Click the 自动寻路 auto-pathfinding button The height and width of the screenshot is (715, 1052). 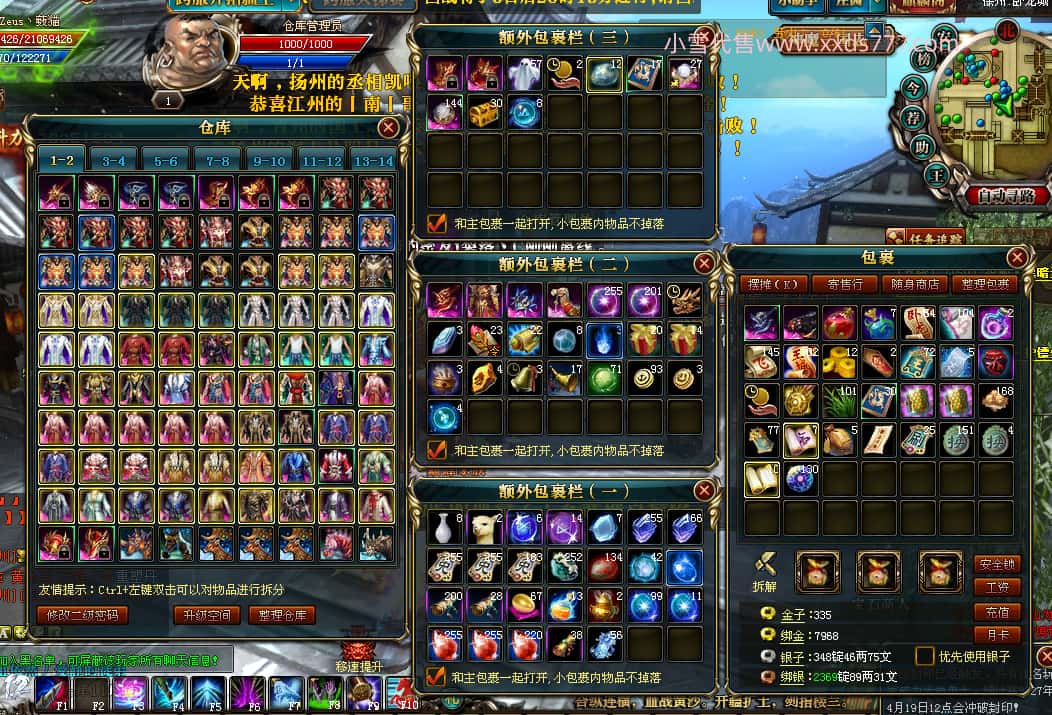coord(1006,195)
